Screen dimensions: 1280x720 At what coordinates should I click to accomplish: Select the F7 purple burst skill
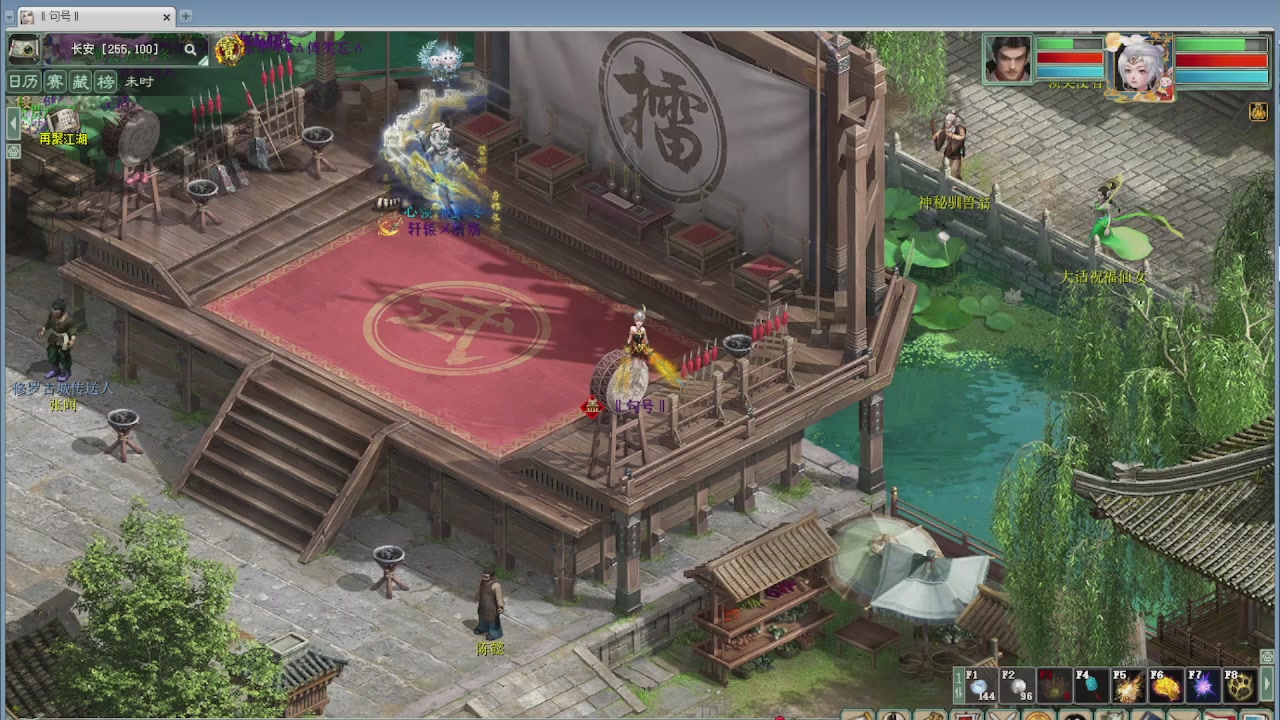tap(1201, 685)
